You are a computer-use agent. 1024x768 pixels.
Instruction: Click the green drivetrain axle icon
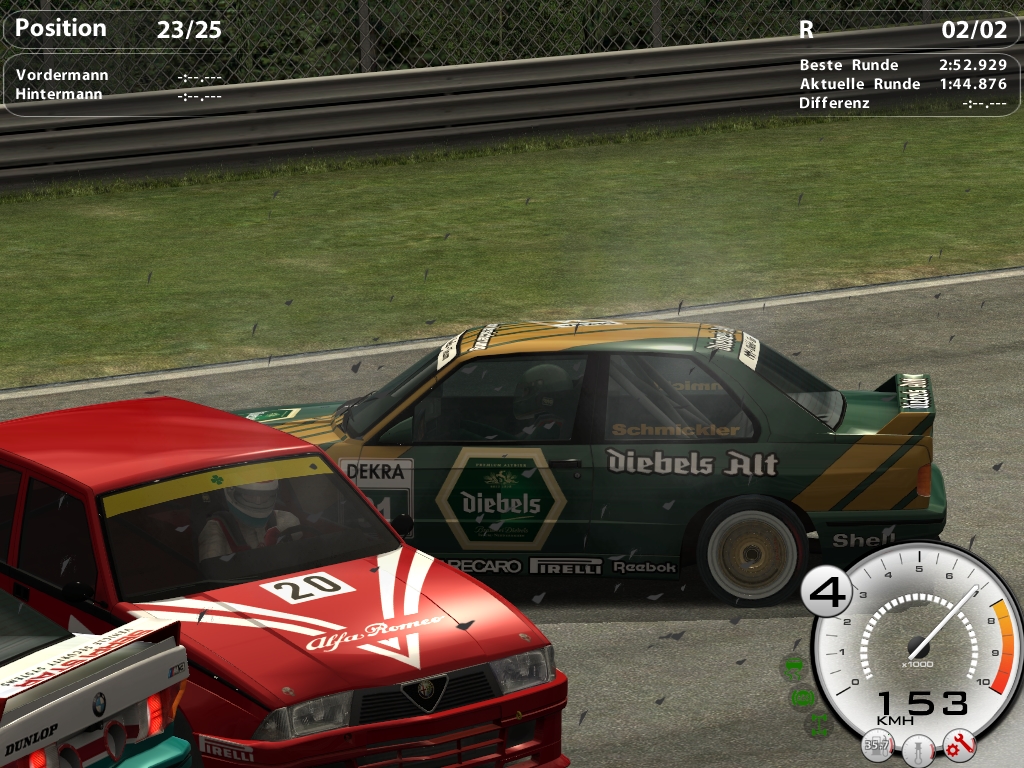click(818, 723)
